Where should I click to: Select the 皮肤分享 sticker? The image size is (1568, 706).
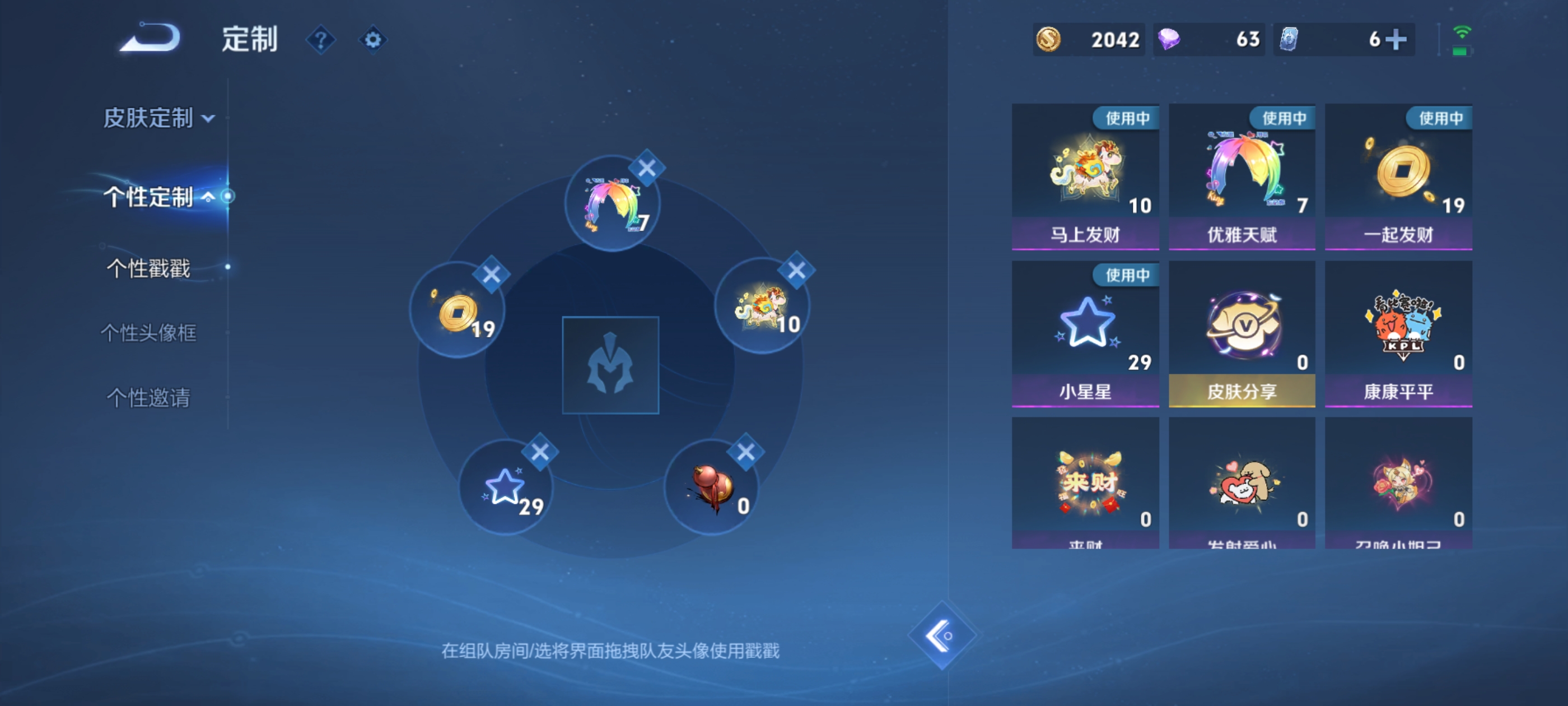click(x=1242, y=332)
